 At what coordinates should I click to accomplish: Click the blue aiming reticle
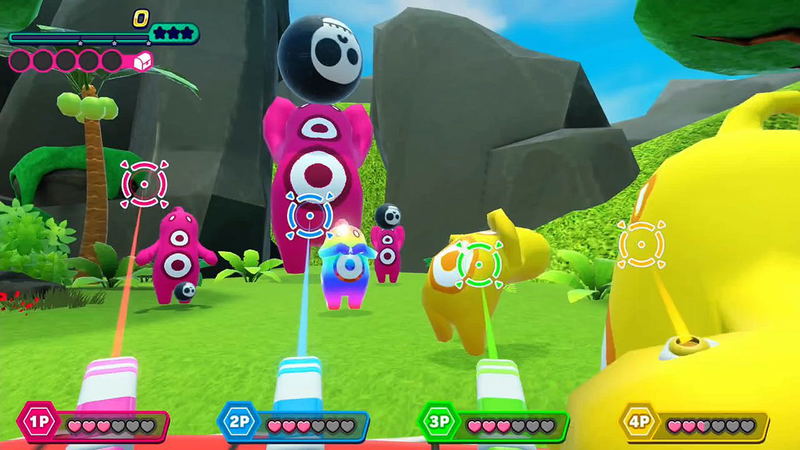309,213
